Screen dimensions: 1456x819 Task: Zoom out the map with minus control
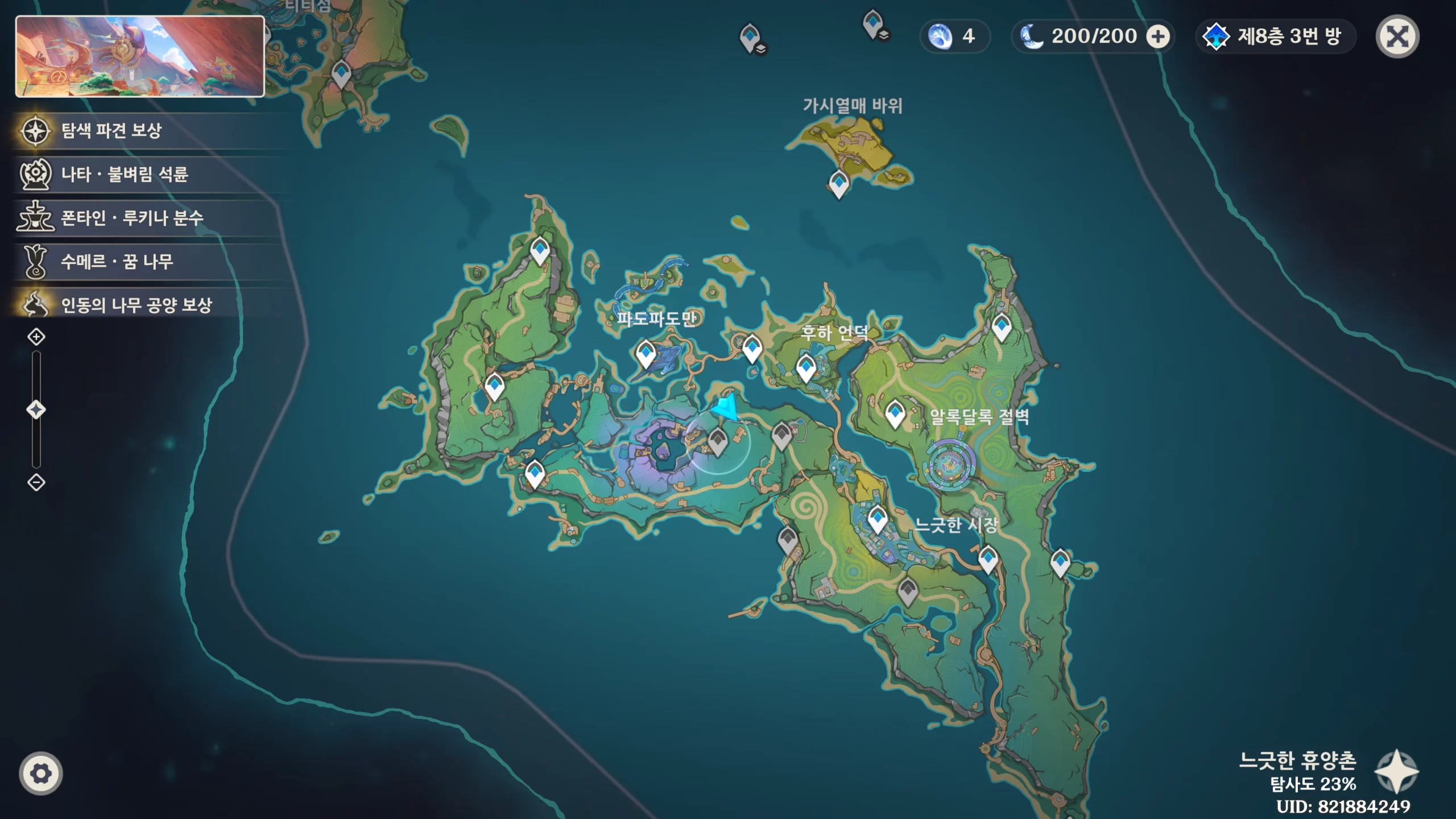pyautogui.click(x=36, y=482)
